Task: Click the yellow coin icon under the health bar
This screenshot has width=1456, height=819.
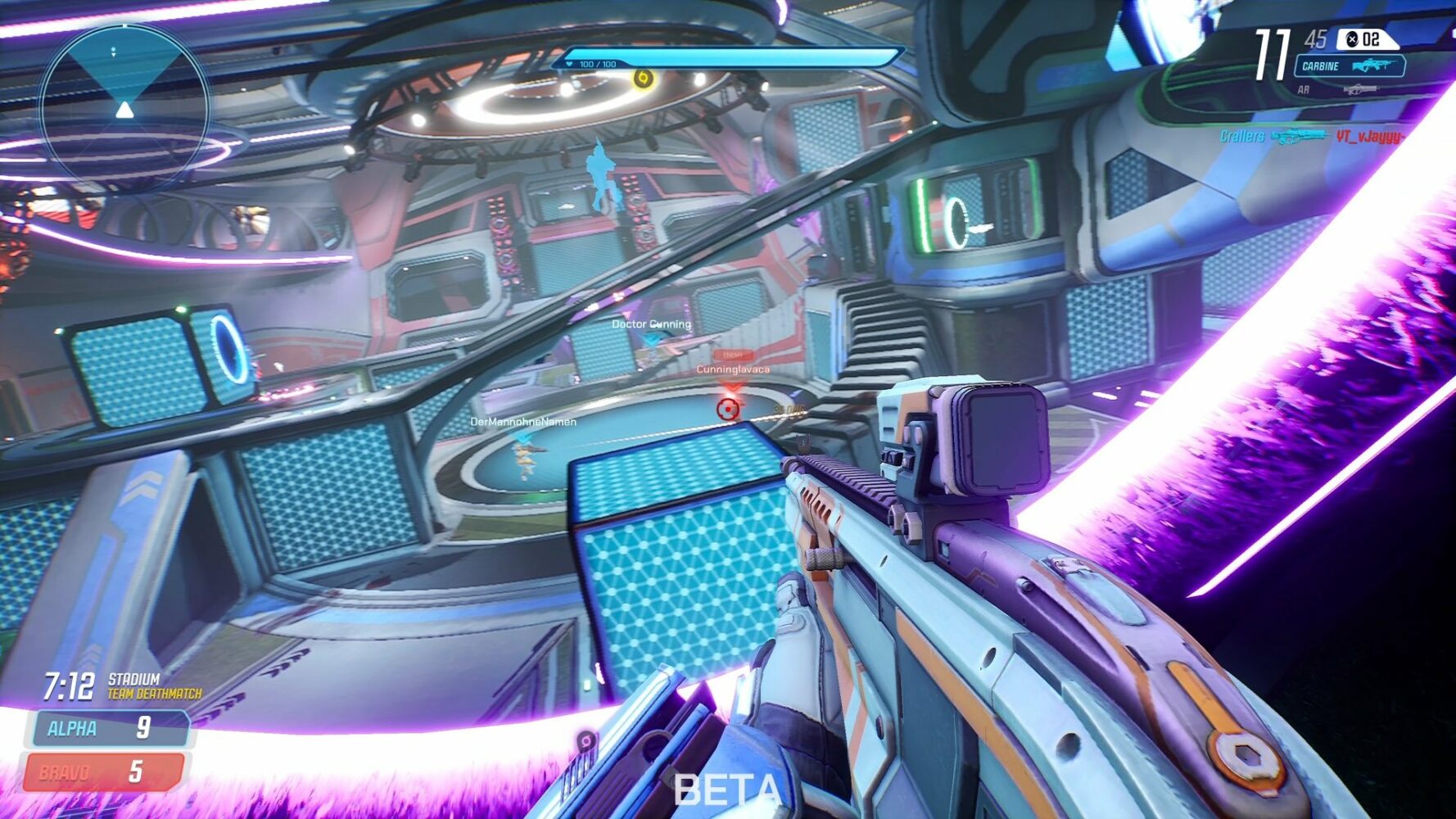Action: coord(642,79)
